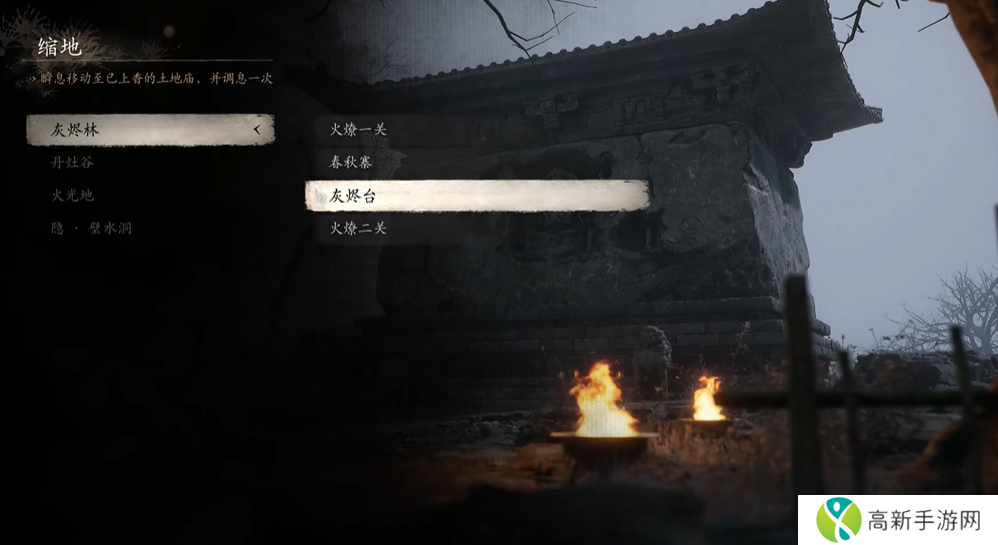The width and height of the screenshot is (998, 545).
Task: Open the 火光地 region list
Action: pos(73,195)
